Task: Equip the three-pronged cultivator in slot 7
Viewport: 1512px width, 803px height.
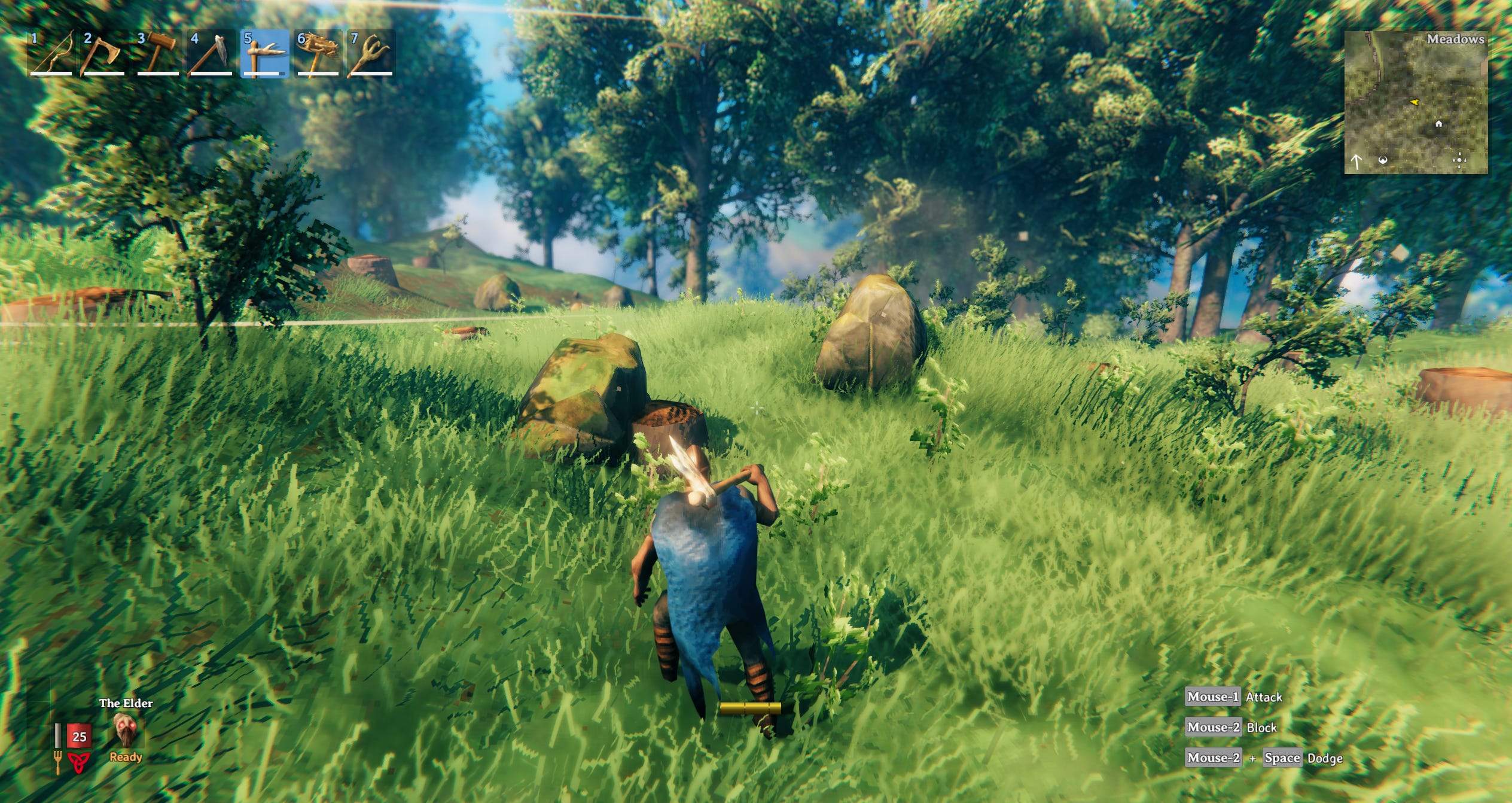Action: [x=371, y=54]
